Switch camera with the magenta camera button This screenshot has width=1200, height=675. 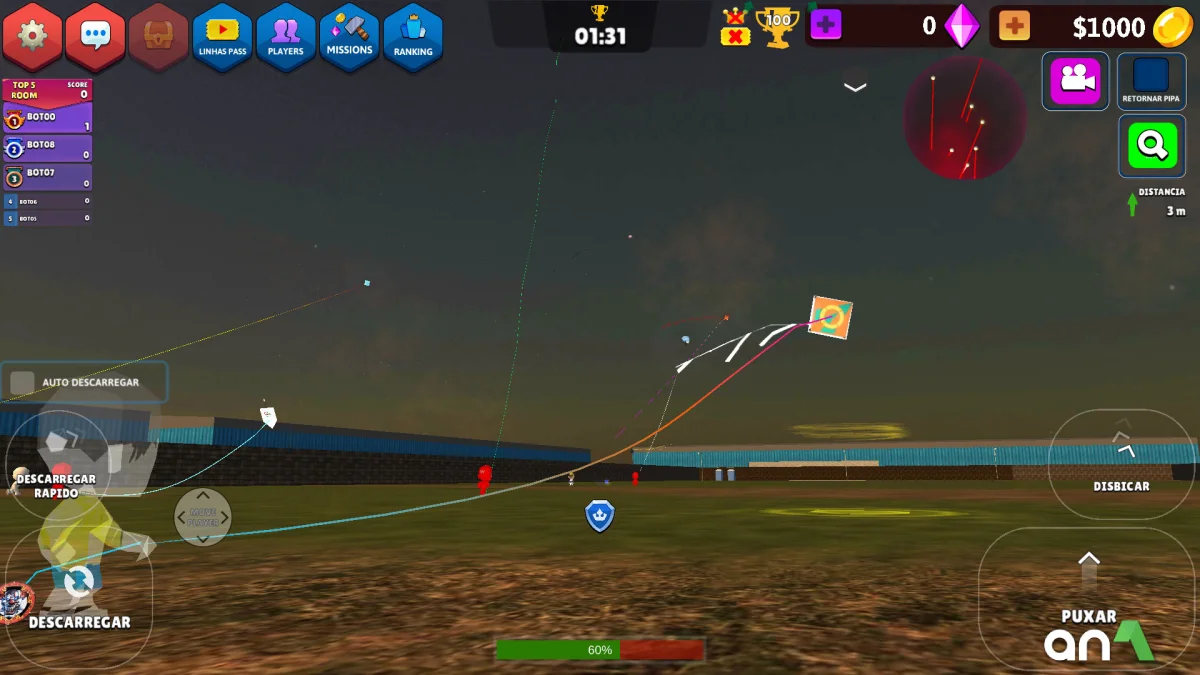pos(1075,80)
